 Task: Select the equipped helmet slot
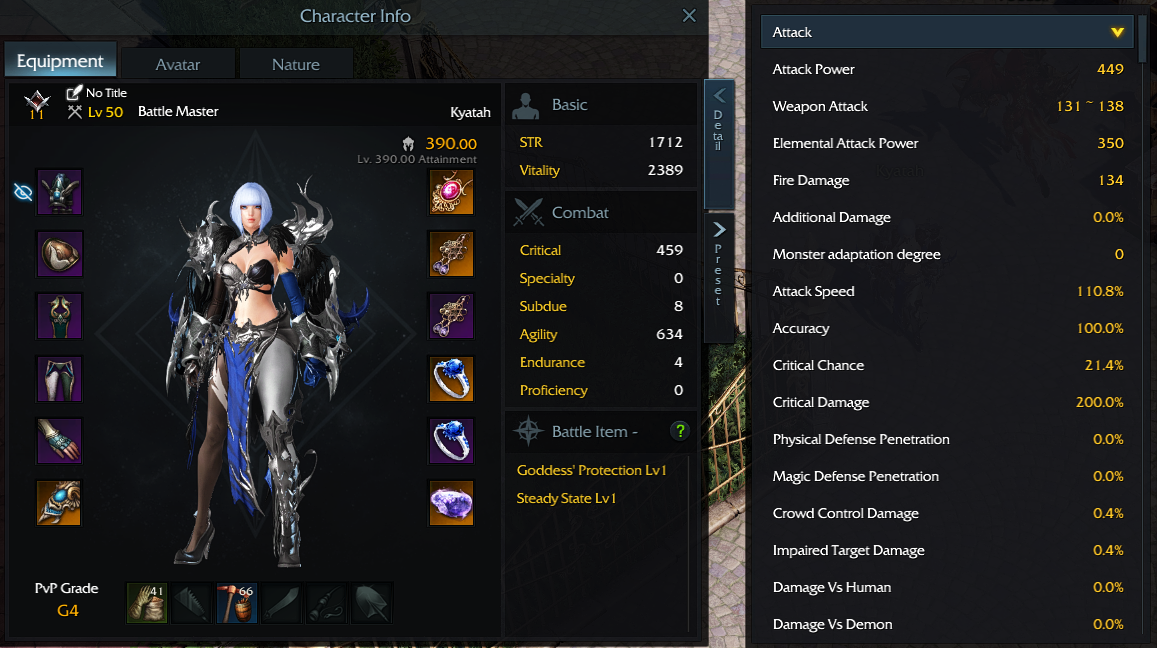click(x=59, y=192)
